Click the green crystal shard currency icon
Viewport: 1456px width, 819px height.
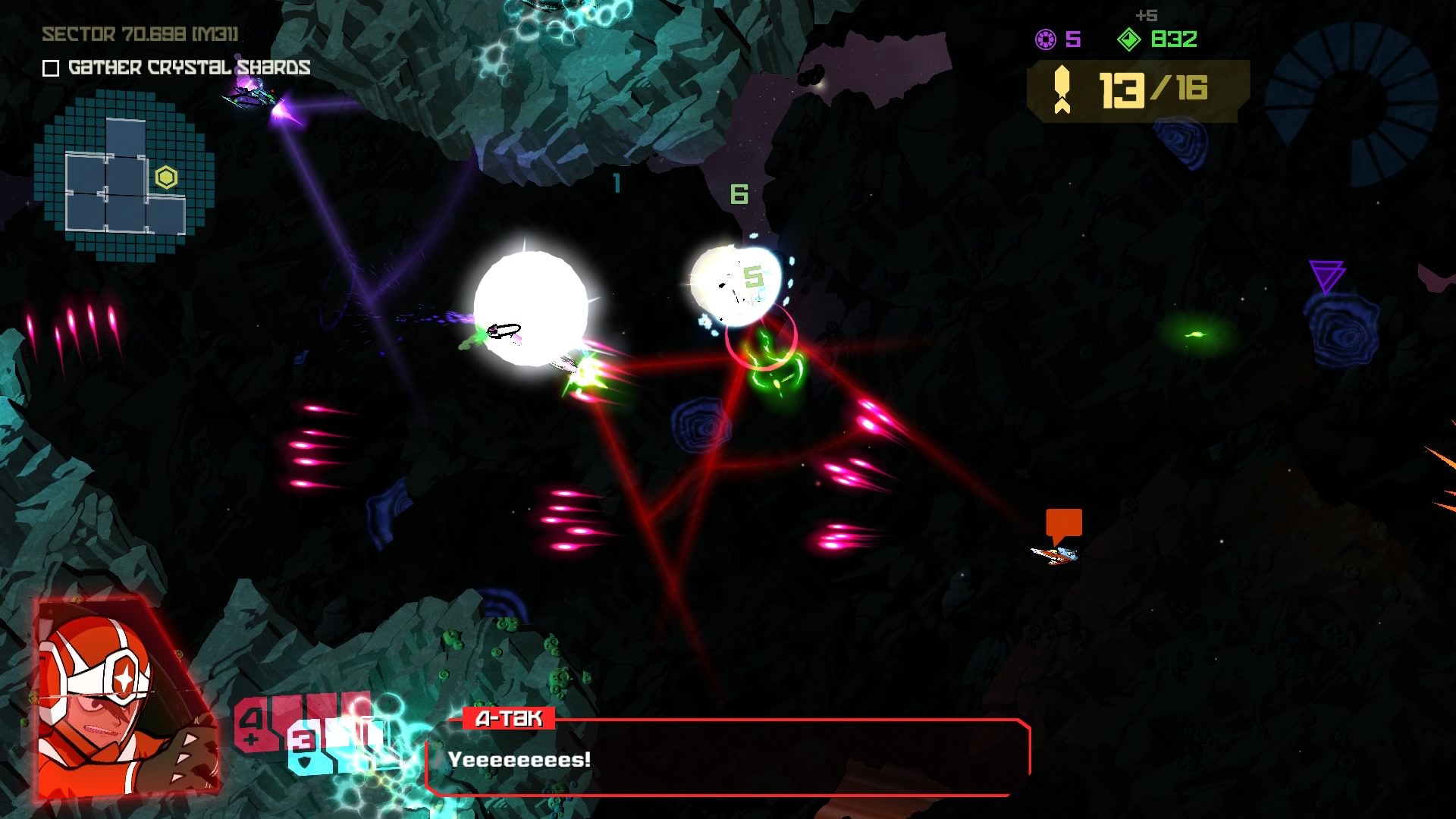click(x=1129, y=39)
